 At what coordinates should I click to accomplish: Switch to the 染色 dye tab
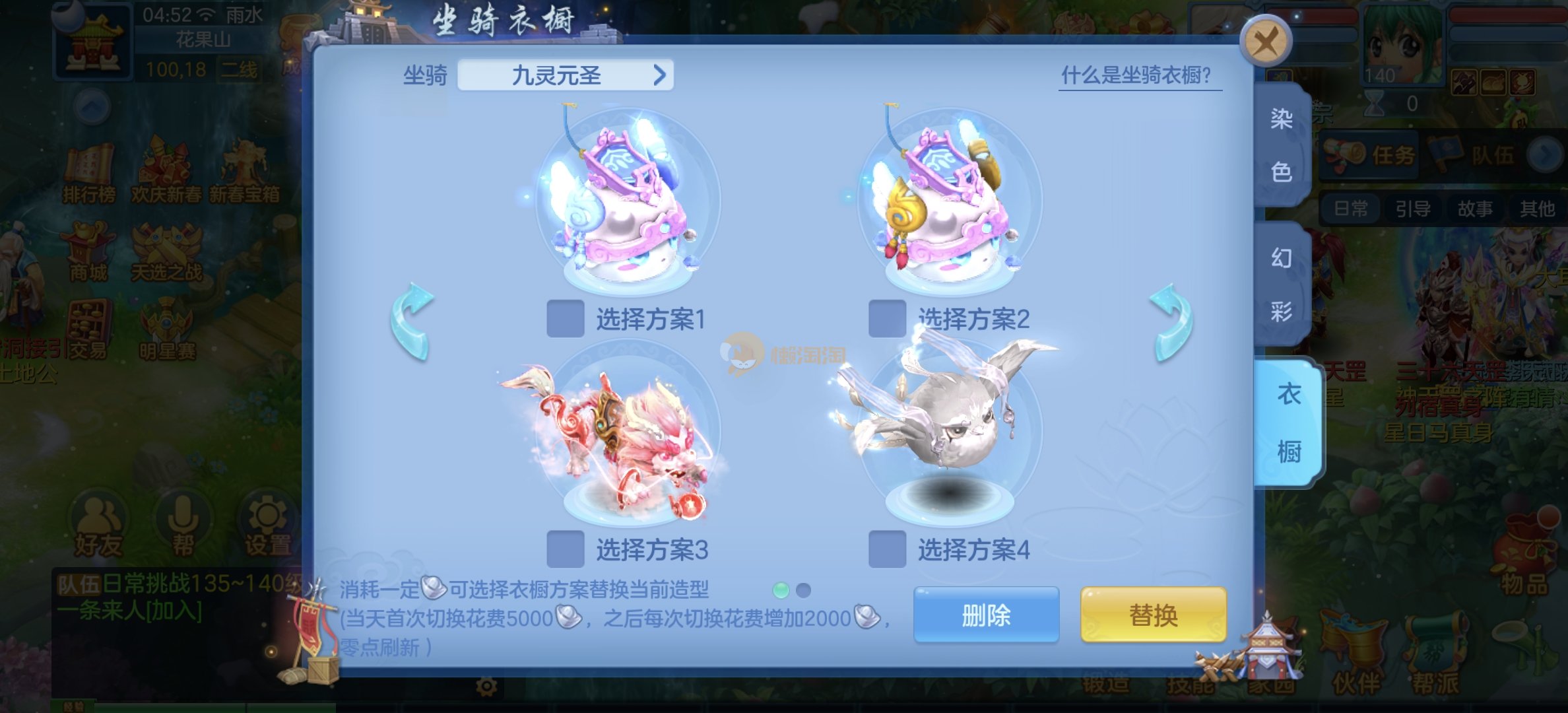tap(1282, 145)
